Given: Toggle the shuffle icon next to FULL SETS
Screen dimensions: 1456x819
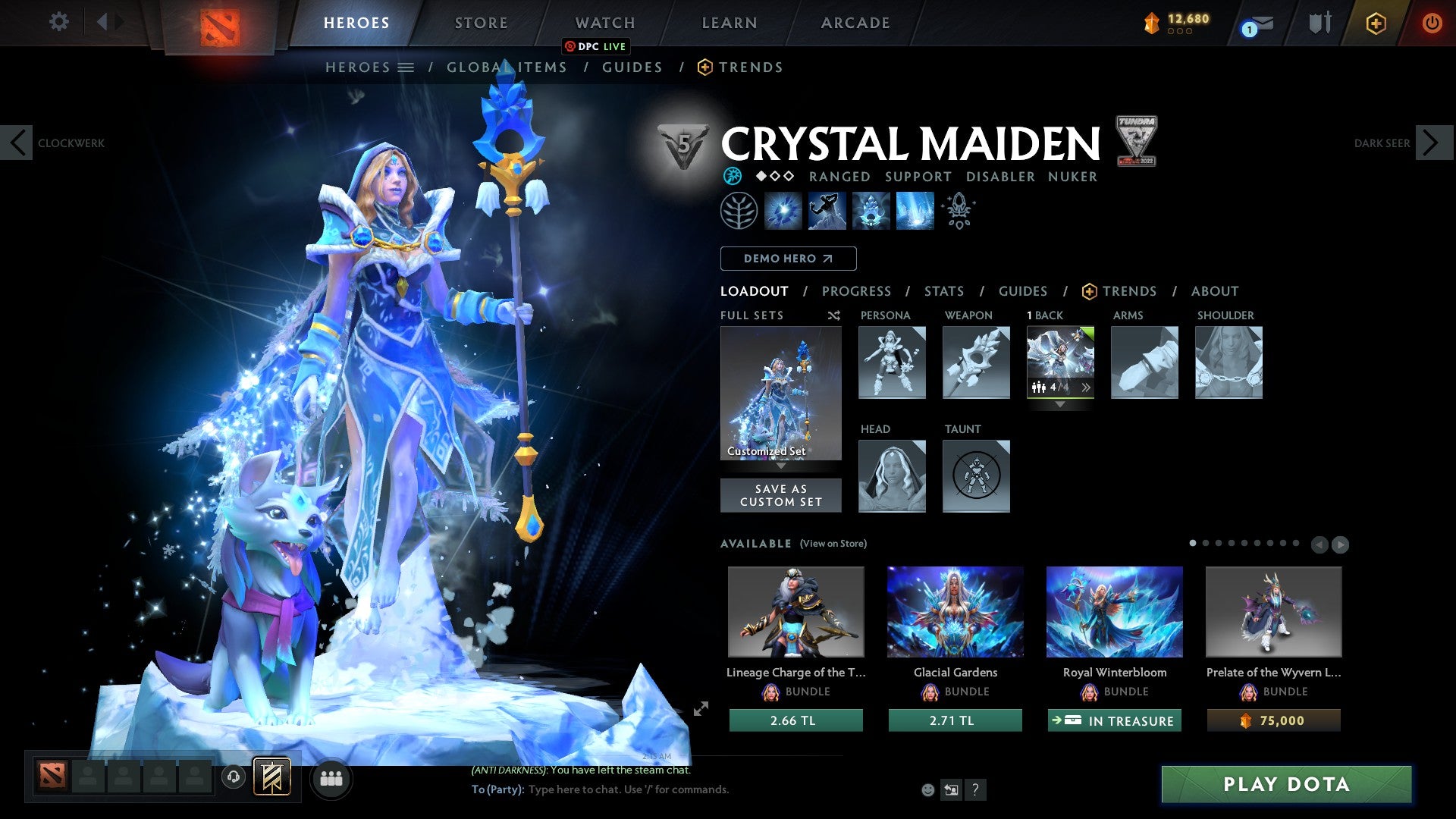Looking at the screenshot, I should click(x=834, y=315).
